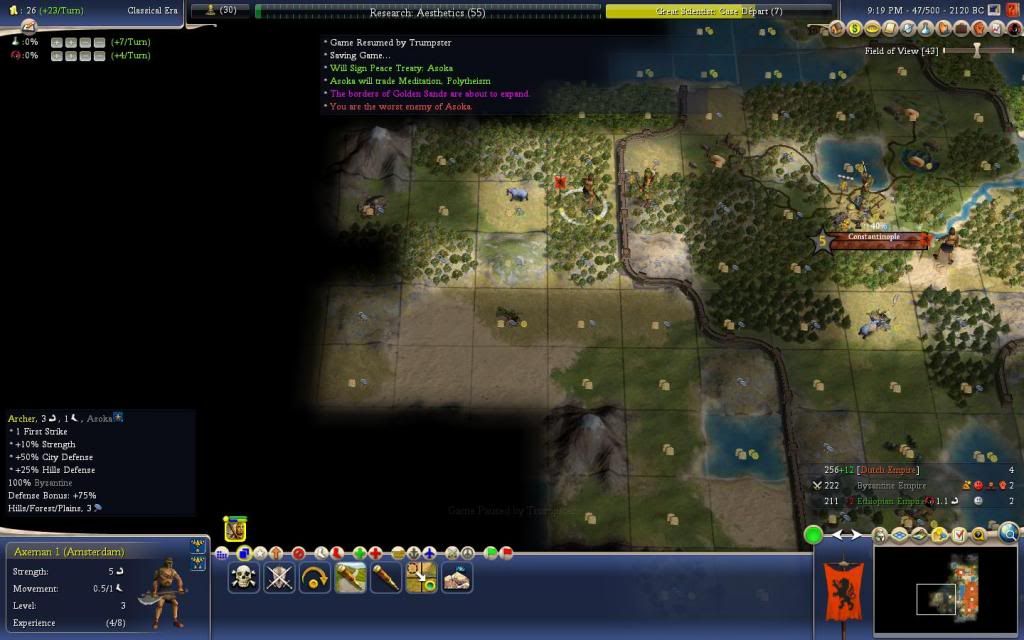Open the Financial Advisor dollar icon
The image size is (1024, 640).
click(x=855, y=30)
